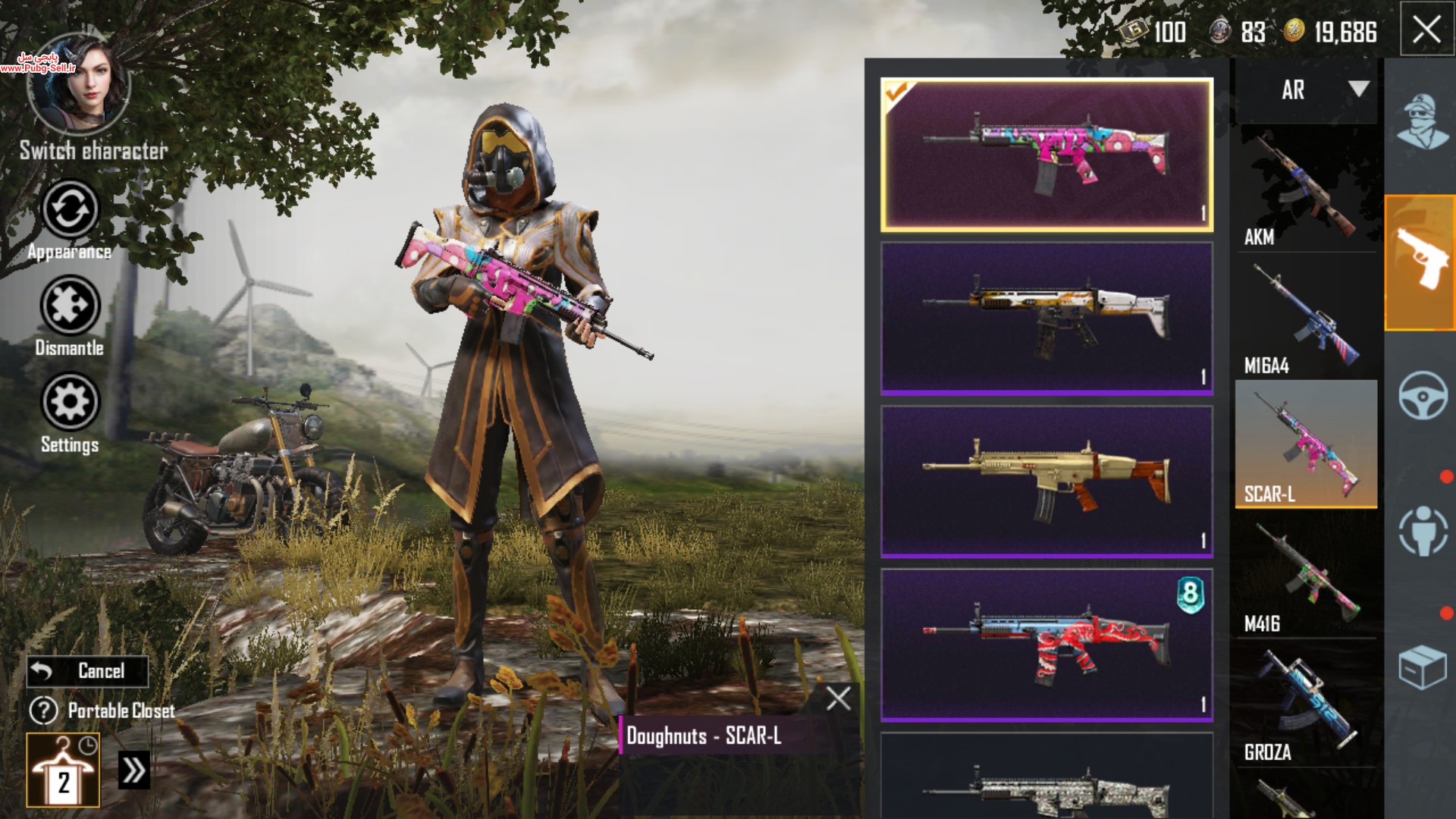Click Switch character portrait
This screenshot has height=819, width=1456.
tap(79, 85)
